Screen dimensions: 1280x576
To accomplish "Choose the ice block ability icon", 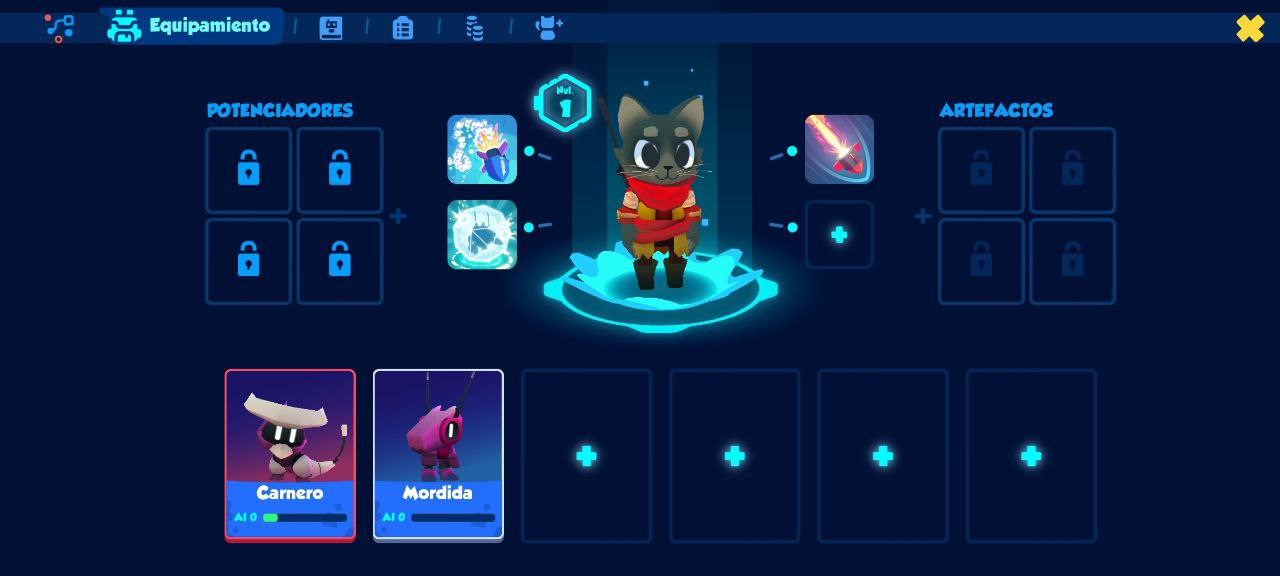I will (x=482, y=235).
